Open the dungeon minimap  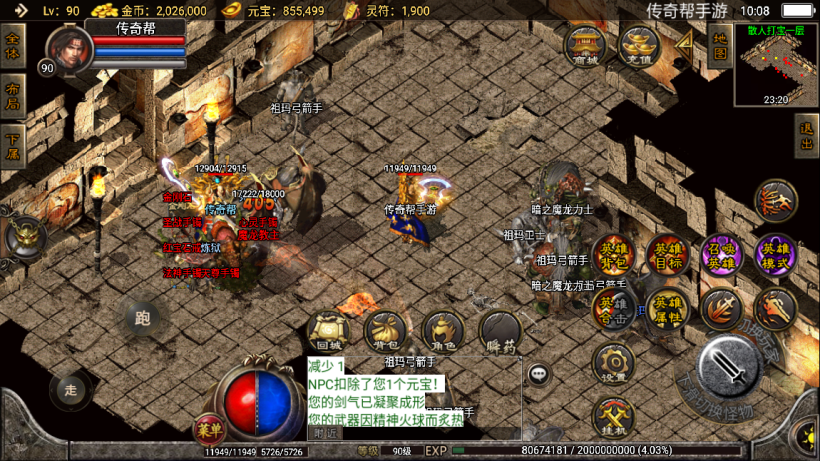[776, 65]
